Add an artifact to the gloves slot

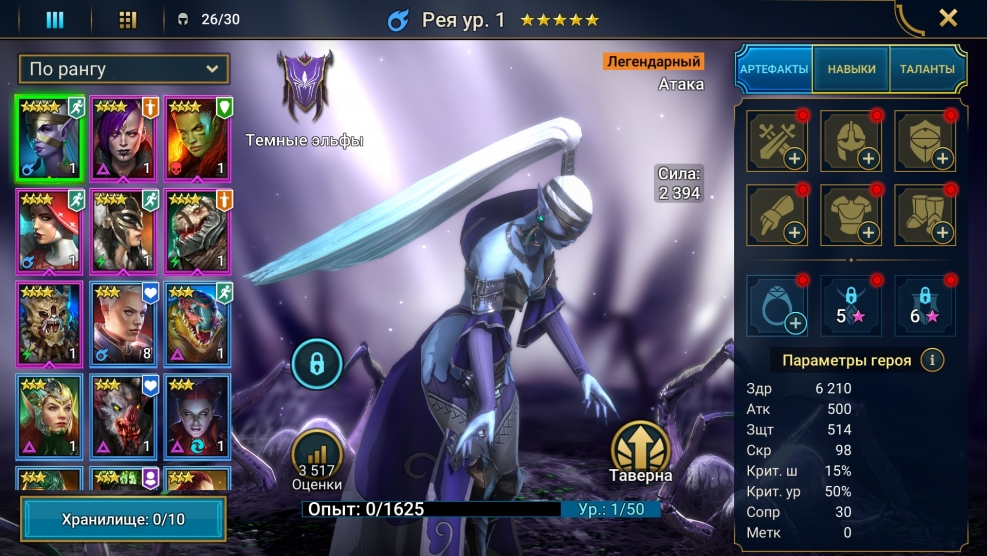point(776,214)
